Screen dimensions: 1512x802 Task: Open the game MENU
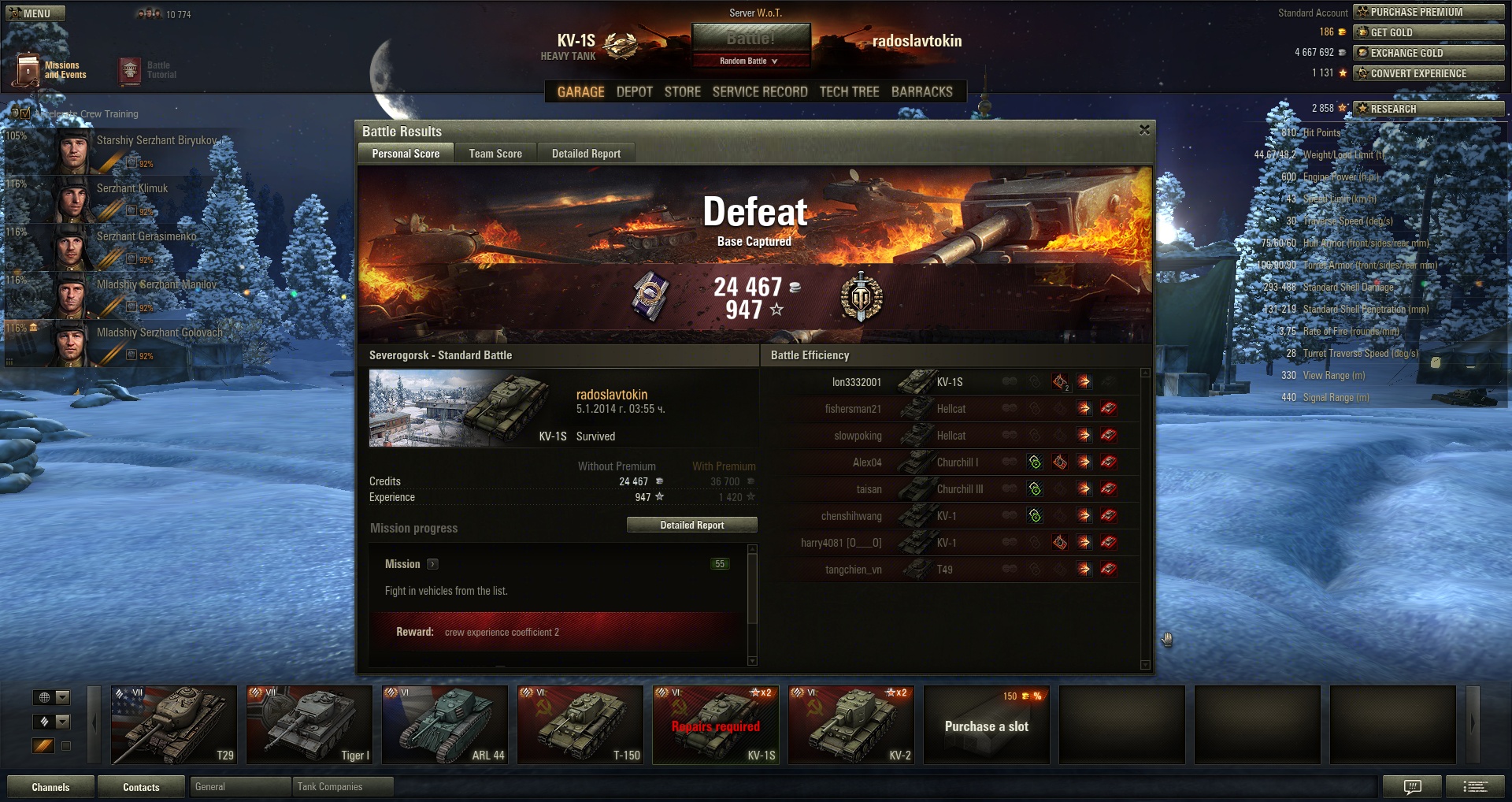click(x=35, y=13)
